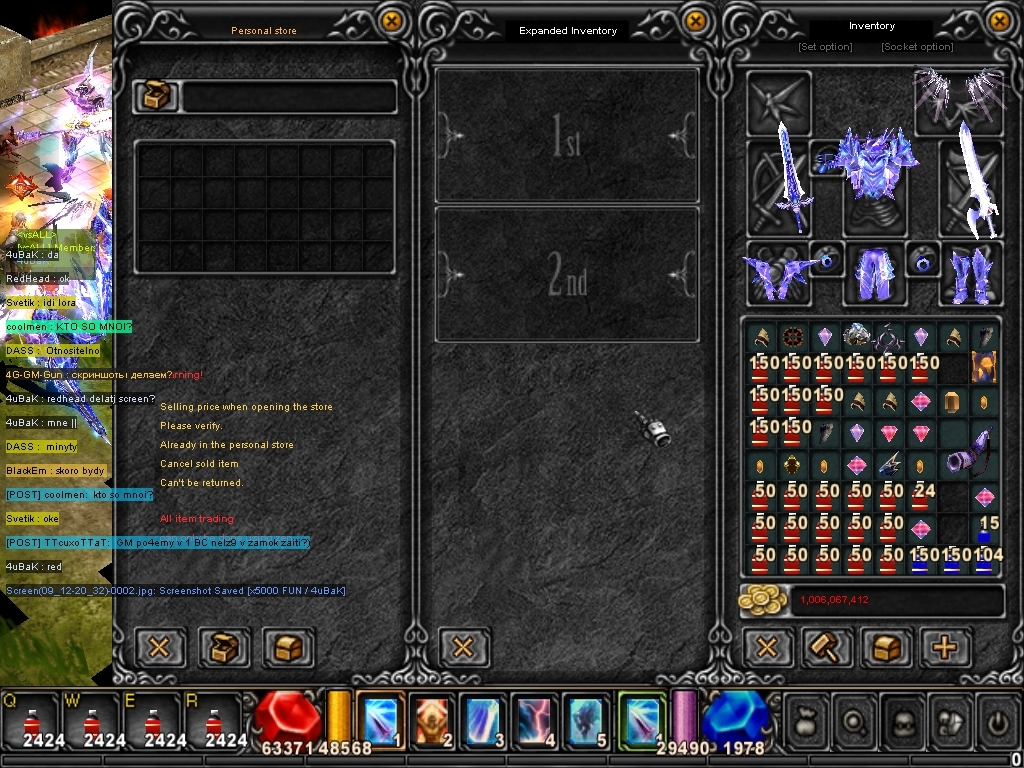Close the Inventory window with the top X
Viewport: 1024px width, 768px height.
(1000, 20)
